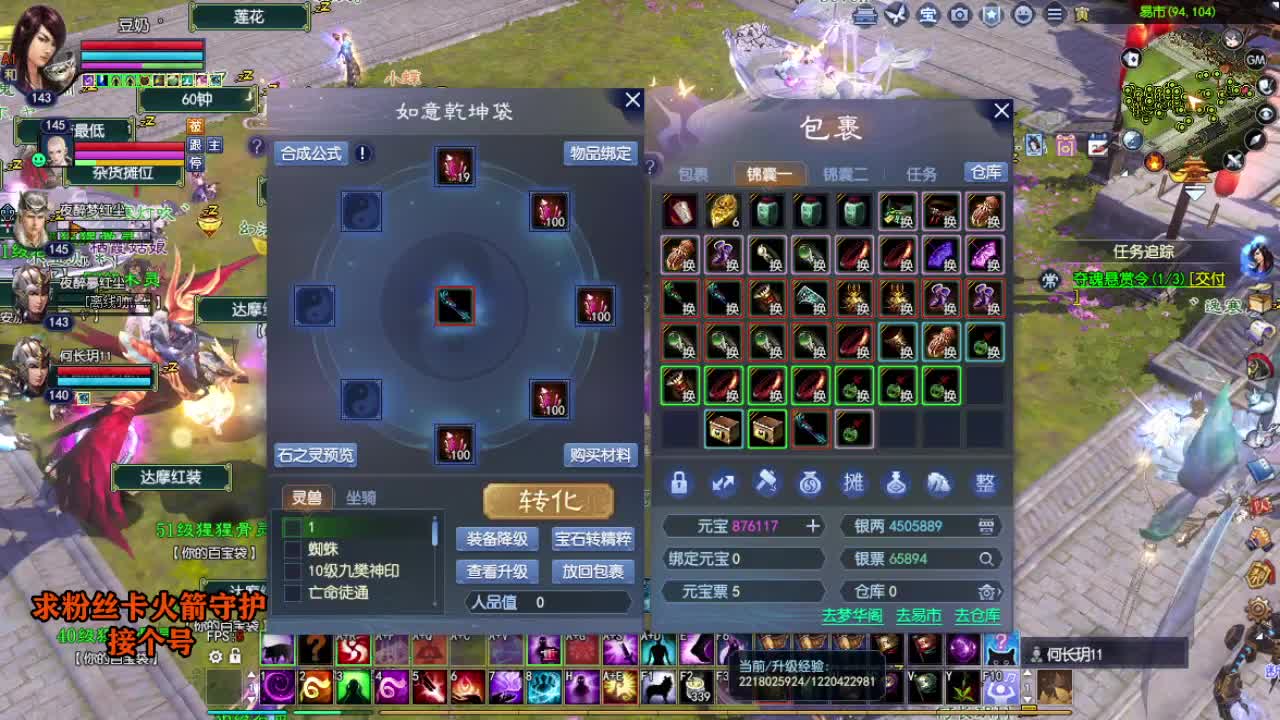The image size is (1280, 720).
Task: Expand the warehouse via icon beside 仓库 0
Action: [988, 591]
